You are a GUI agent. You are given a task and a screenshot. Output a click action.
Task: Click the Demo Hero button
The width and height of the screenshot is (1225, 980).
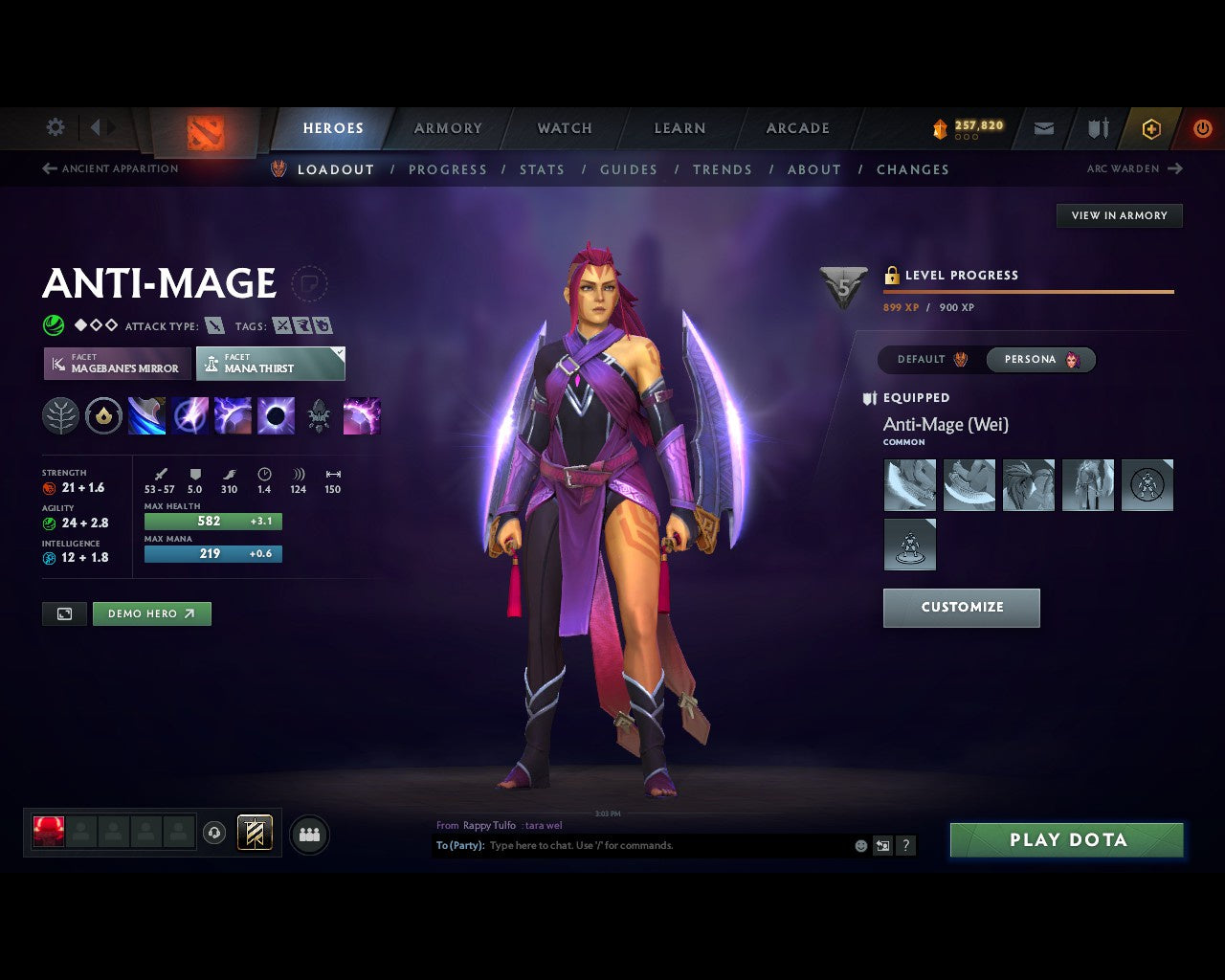(151, 613)
